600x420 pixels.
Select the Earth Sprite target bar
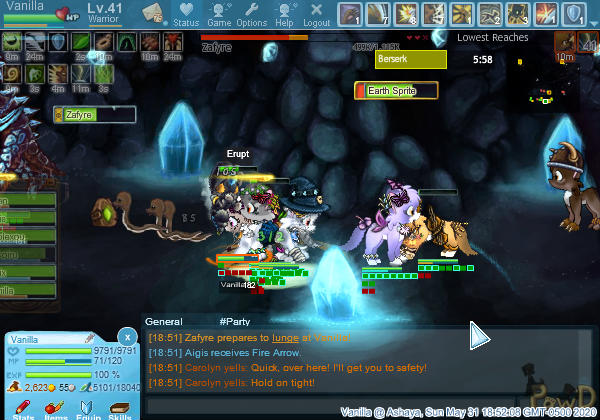[x=397, y=91]
